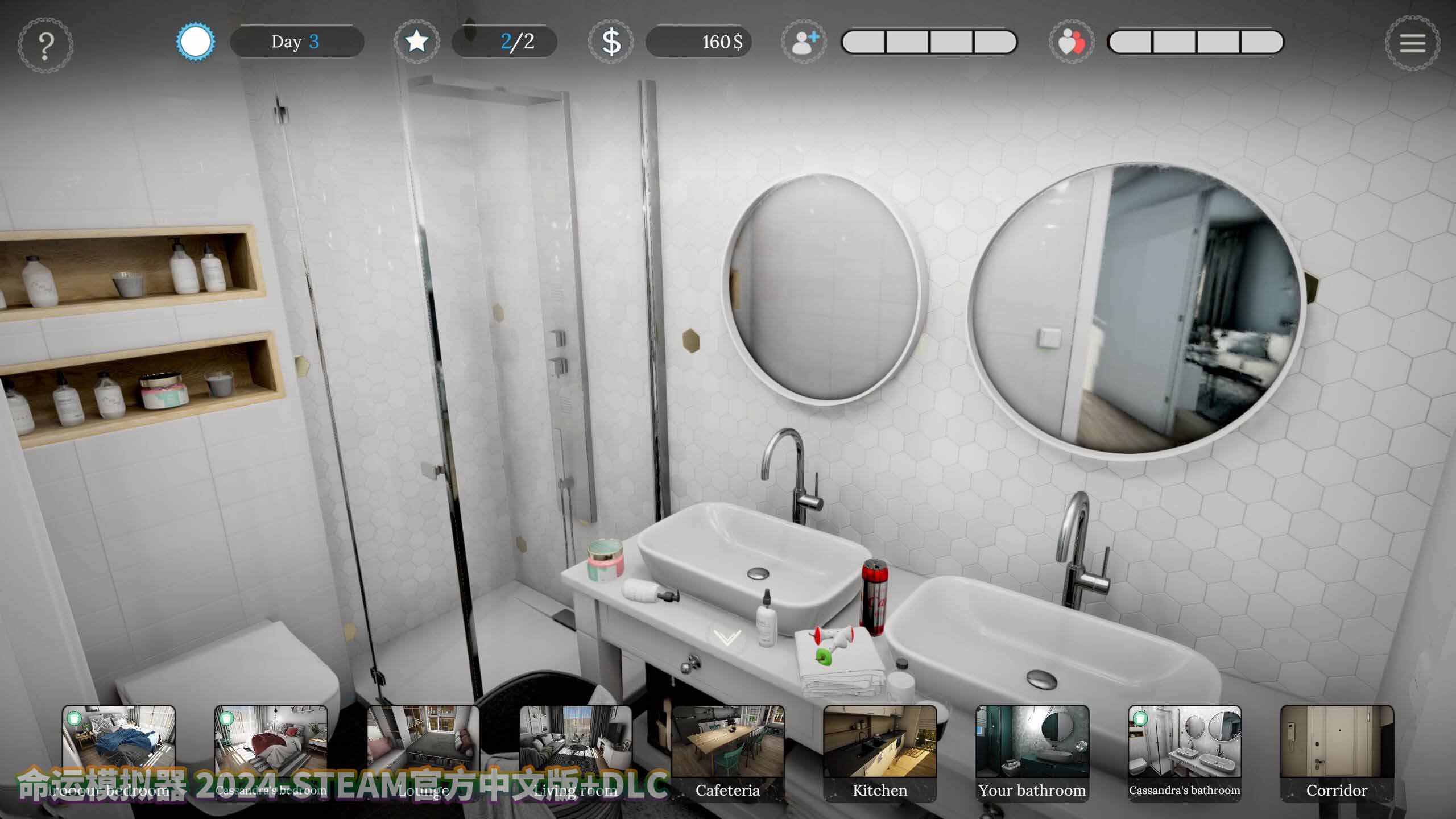This screenshot has height=819, width=1456.
Task: Click the blue day cycle circle icon
Action: pyautogui.click(x=196, y=42)
